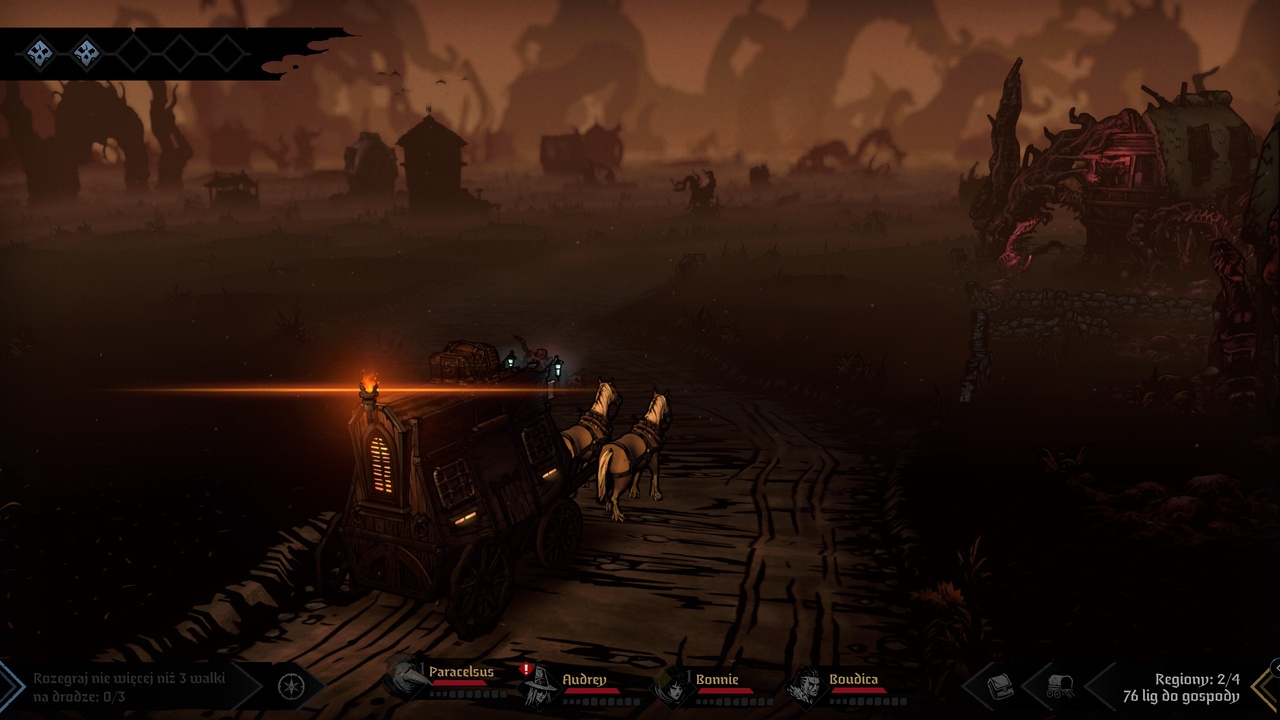Select Audrey's character portrait
Viewport: 1280px width, 720px height.
point(541,686)
